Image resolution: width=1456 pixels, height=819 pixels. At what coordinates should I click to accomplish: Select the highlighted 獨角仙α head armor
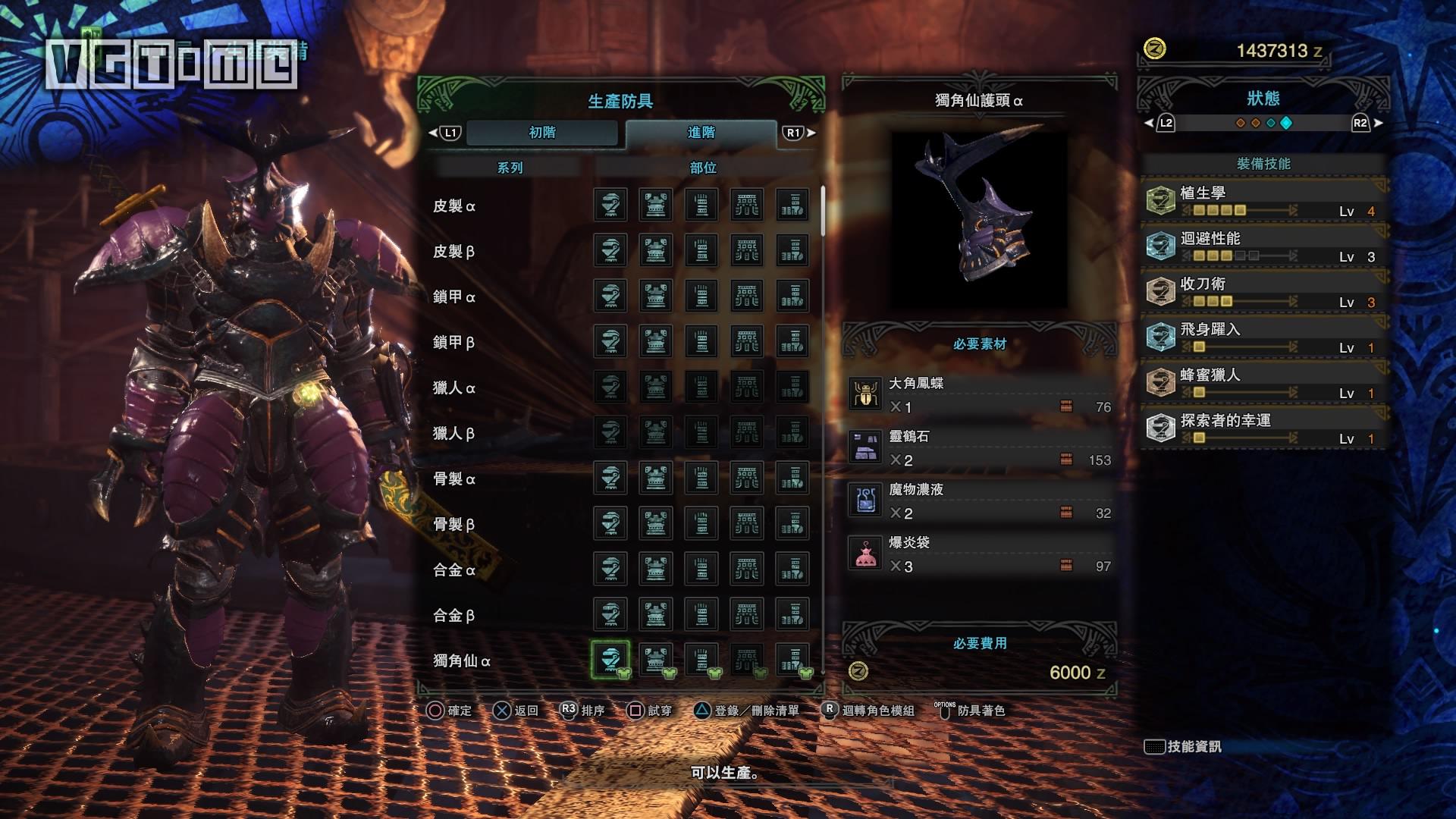(x=610, y=660)
